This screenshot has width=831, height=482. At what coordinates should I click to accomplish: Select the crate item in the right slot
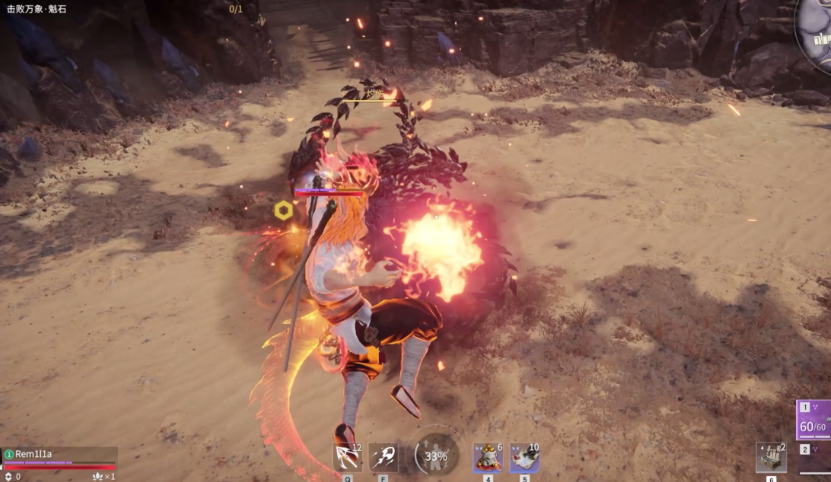(770, 457)
